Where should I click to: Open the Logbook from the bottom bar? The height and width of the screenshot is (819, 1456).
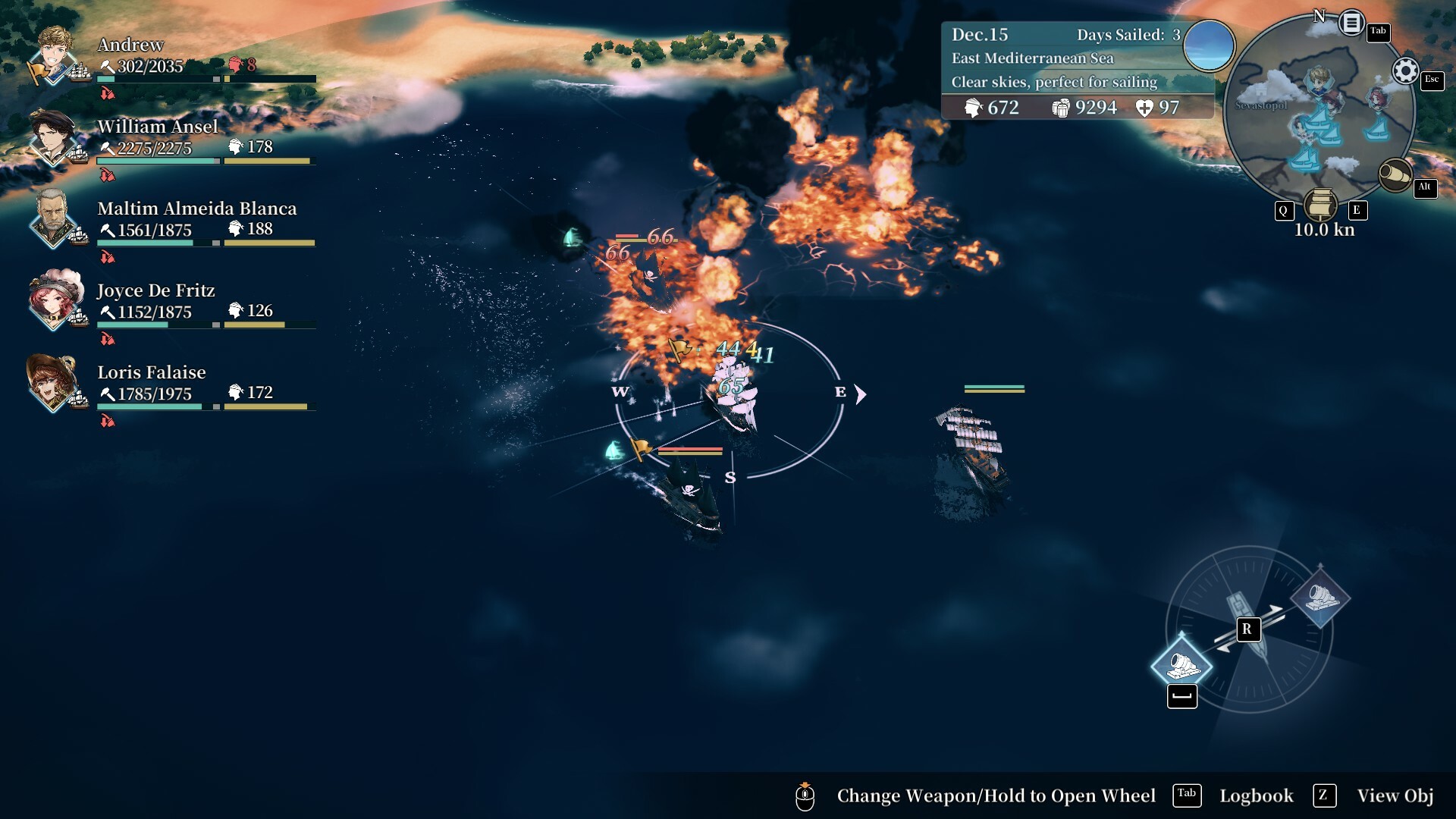pos(1256,795)
